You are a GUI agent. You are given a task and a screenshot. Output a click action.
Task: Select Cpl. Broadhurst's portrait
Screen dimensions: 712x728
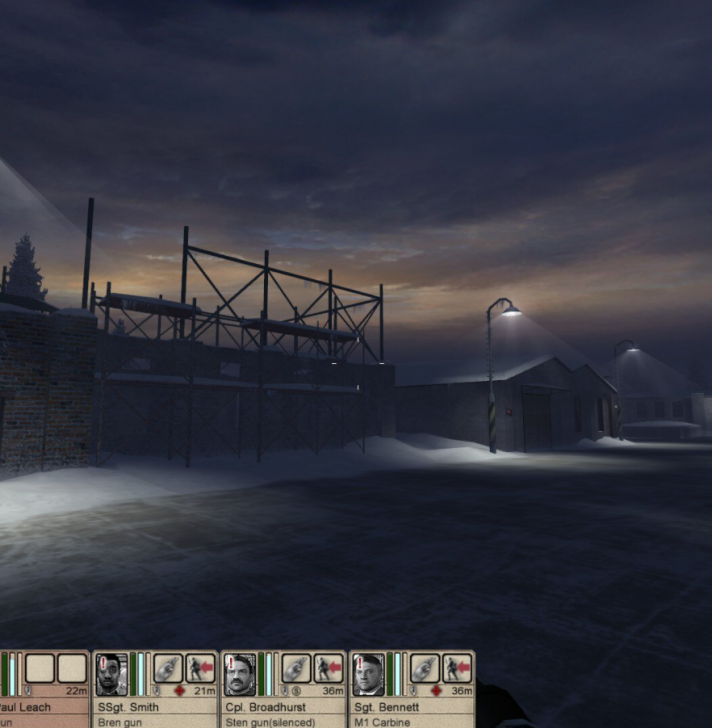pyautogui.click(x=239, y=674)
